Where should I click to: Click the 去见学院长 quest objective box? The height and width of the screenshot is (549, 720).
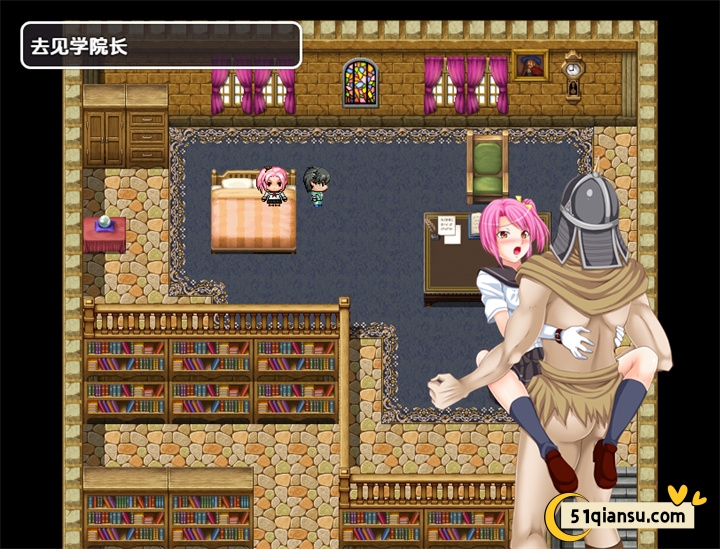(160, 46)
